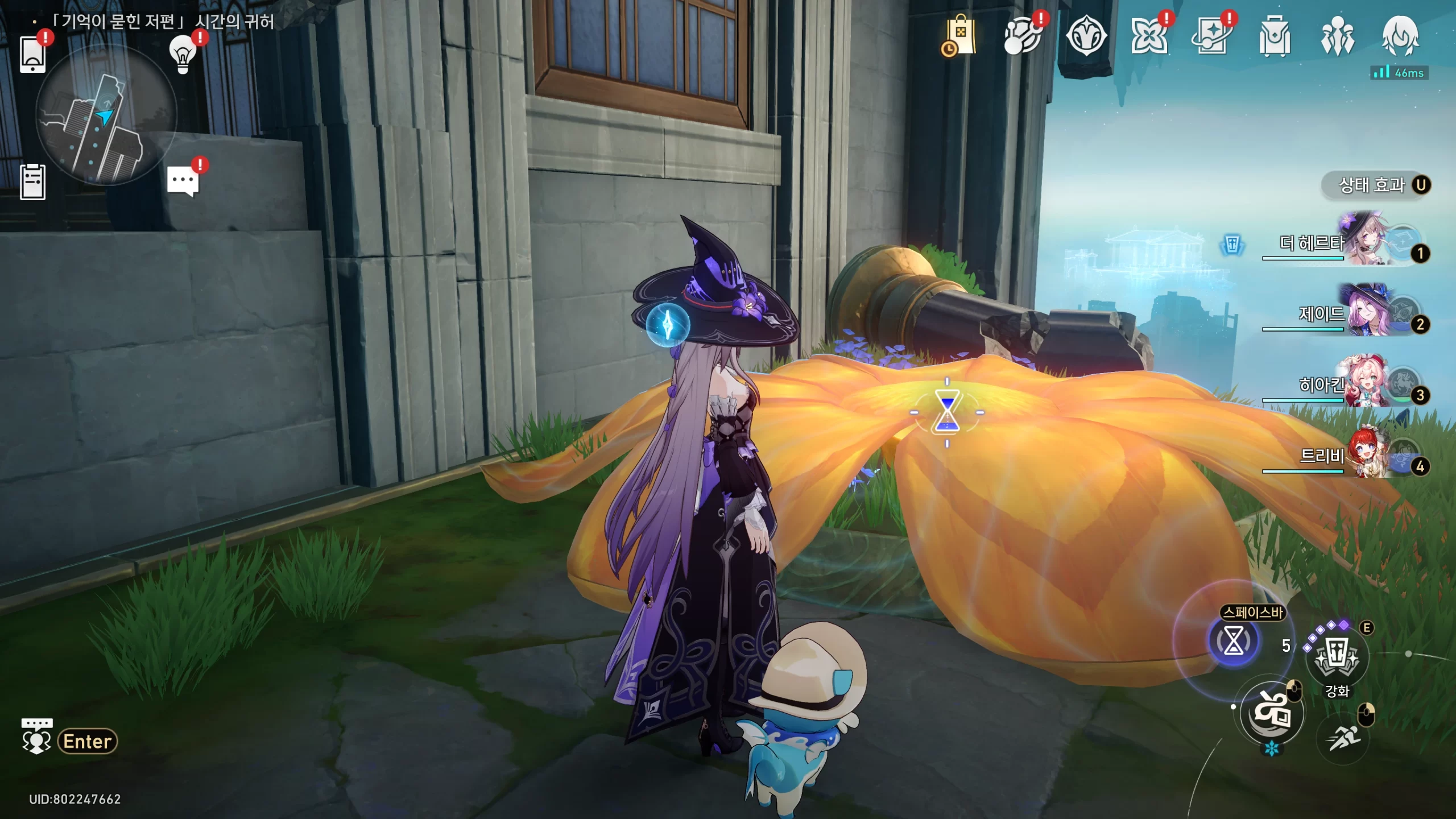The image size is (1456, 819).
Task: Open the lightbulb tutorial tips icon
Action: pyautogui.click(x=183, y=54)
